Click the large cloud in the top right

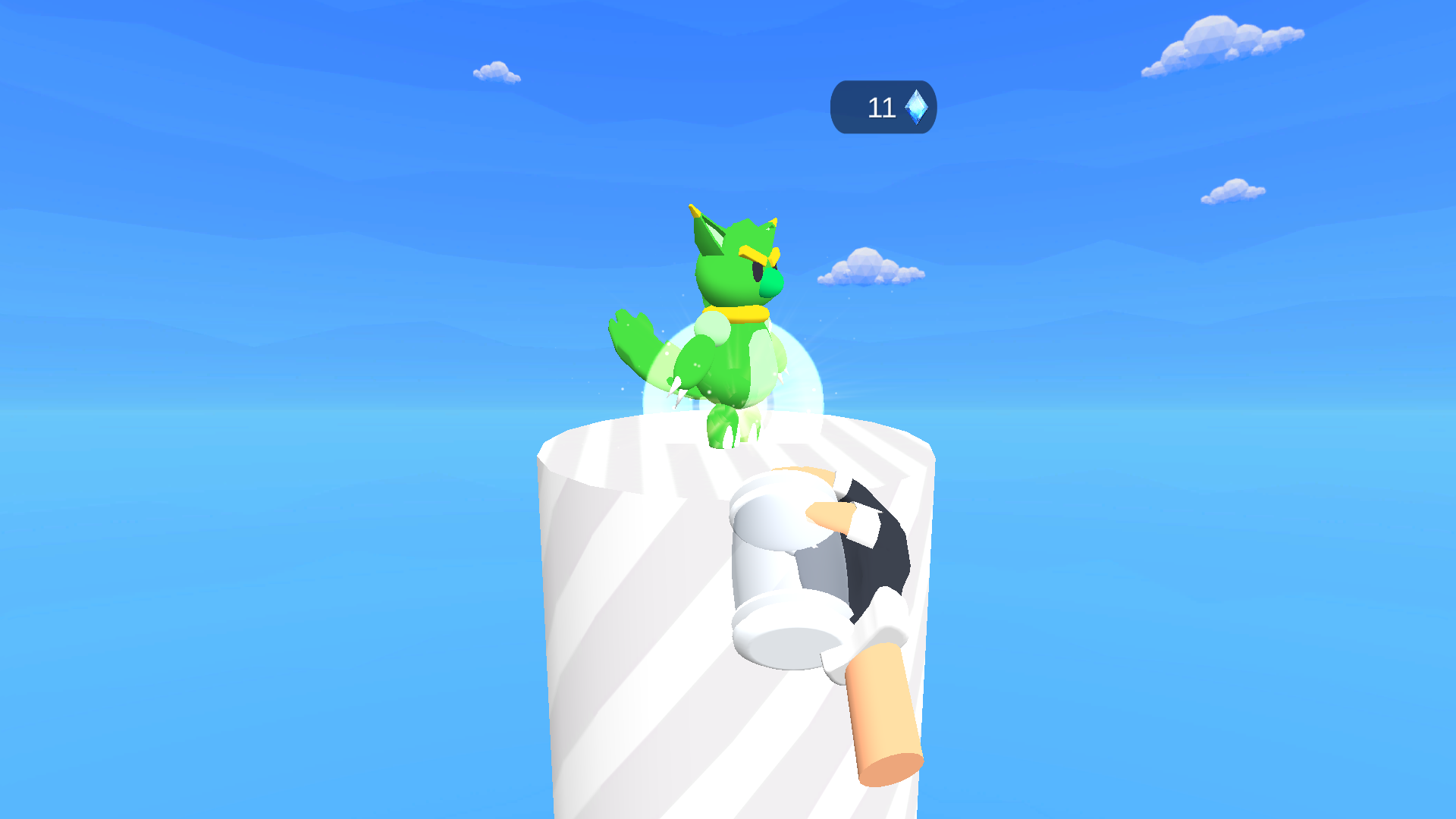pyautogui.click(x=1213, y=42)
